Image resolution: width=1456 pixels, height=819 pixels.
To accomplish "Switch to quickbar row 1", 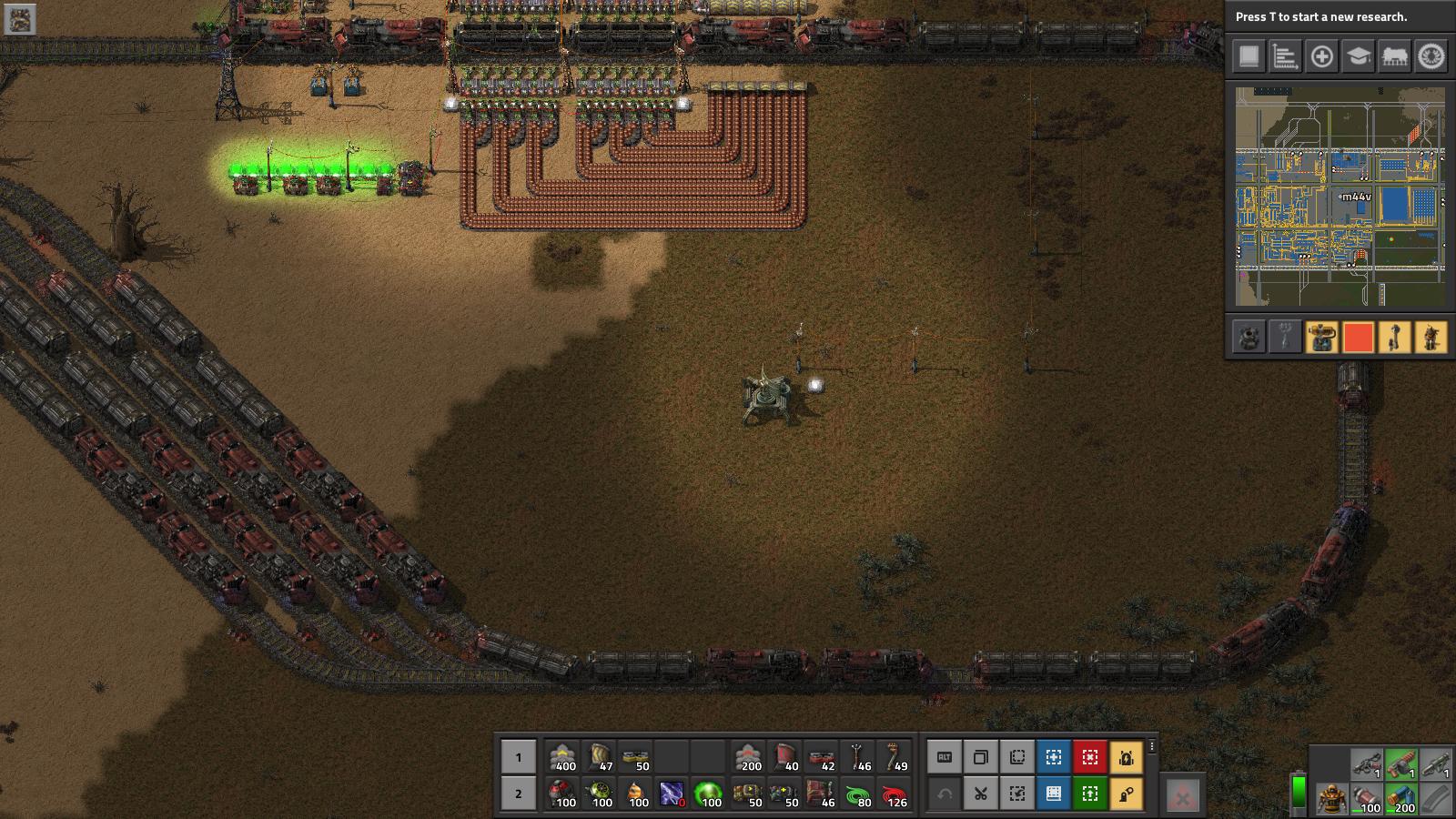I will (x=519, y=757).
